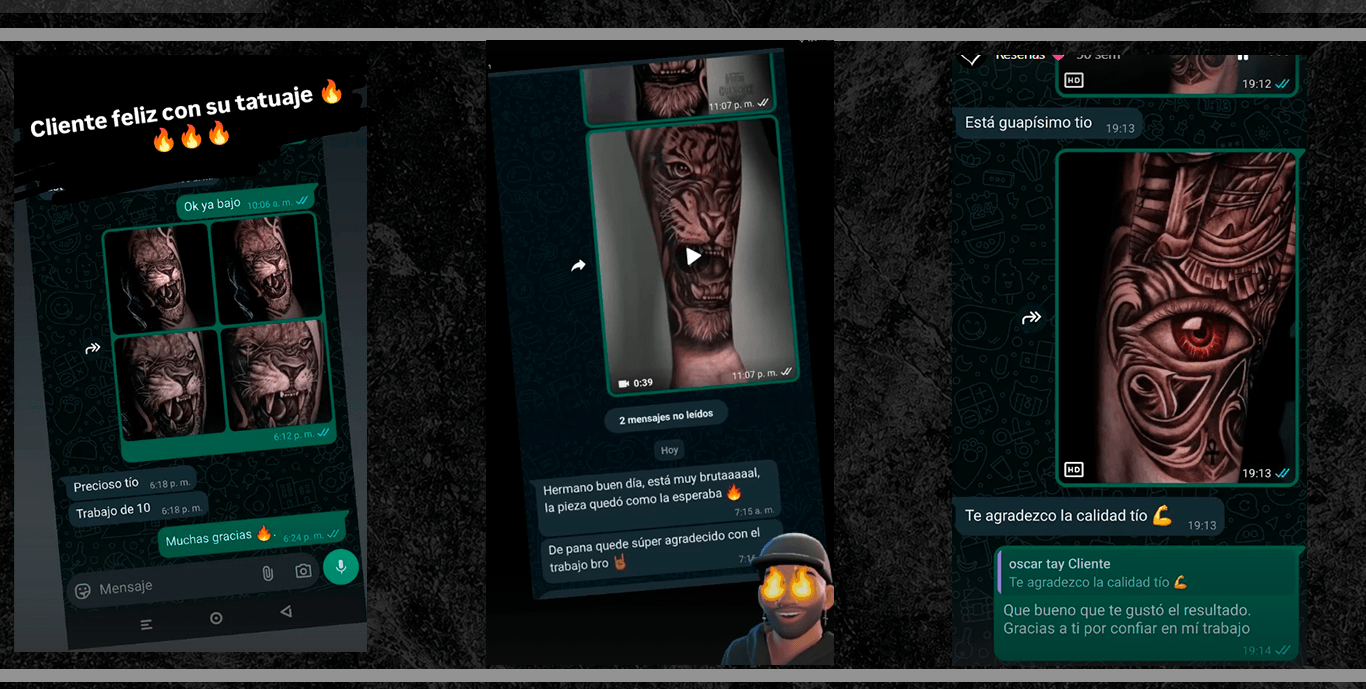Viewport: 1366px width, 689px height.
Task: Forward the lion tattoo photo album
Action: pyautogui.click(x=93, y=348)
